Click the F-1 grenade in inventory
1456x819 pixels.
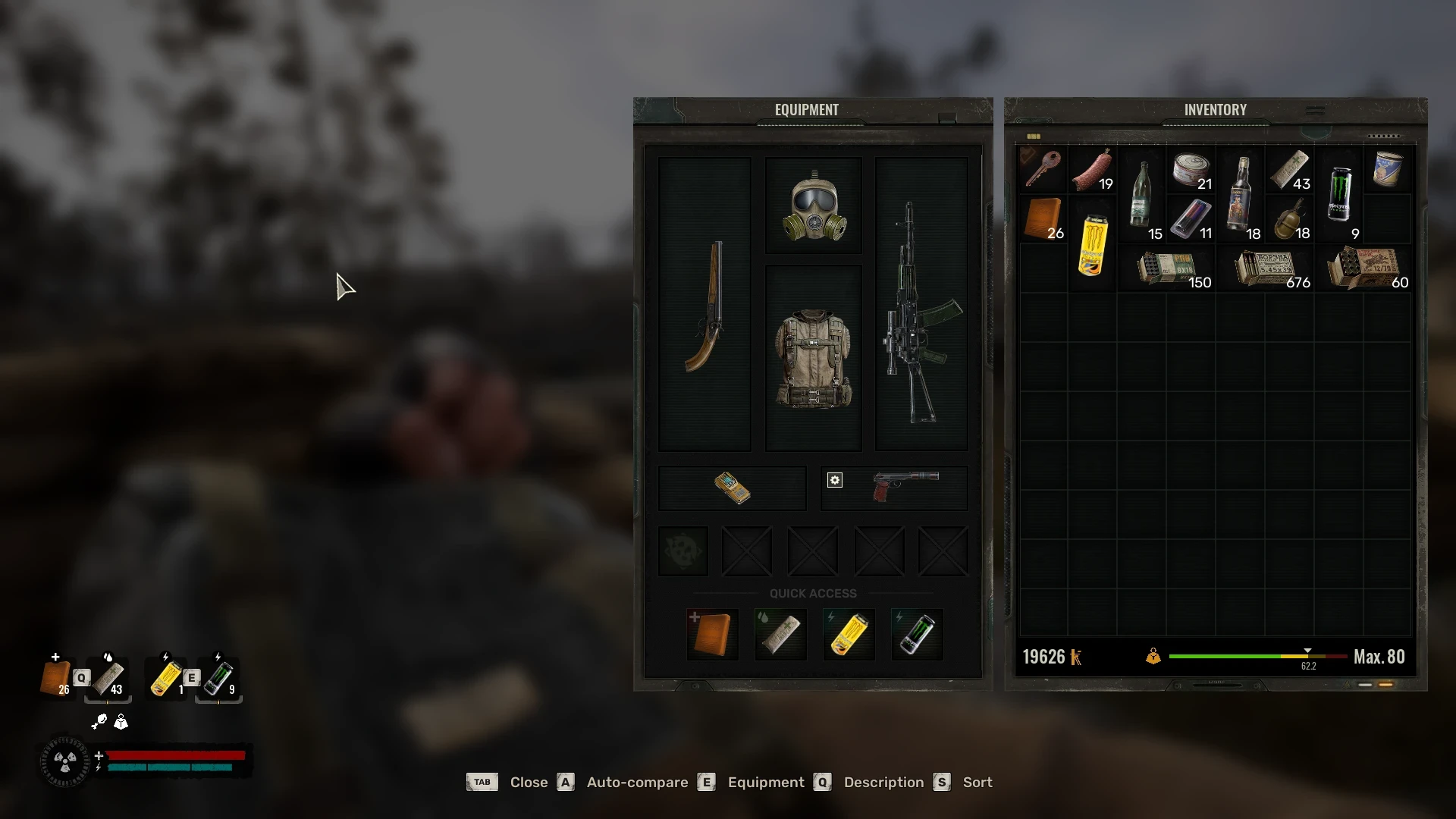click(x=1291, y=216)
